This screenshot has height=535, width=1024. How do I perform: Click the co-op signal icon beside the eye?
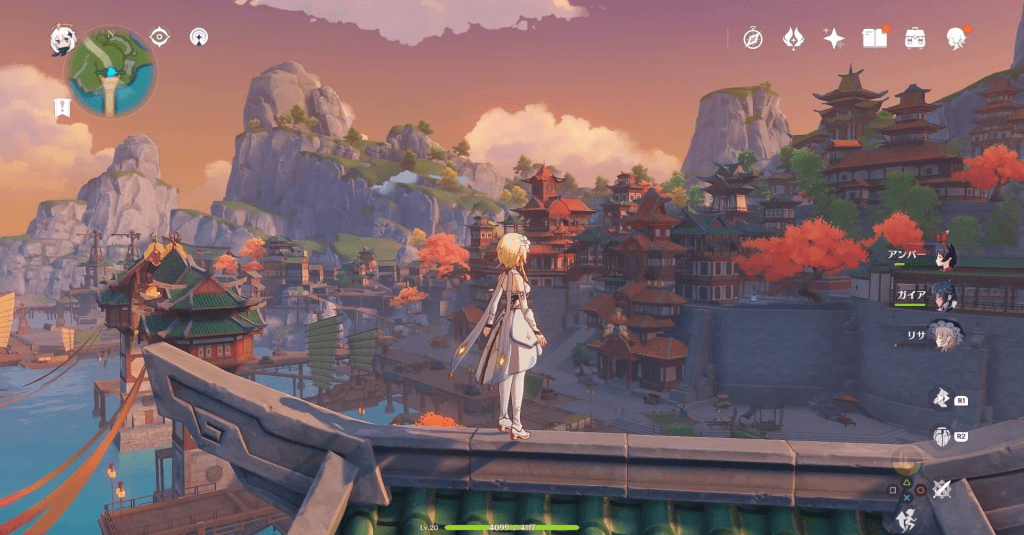coord(199,38)
